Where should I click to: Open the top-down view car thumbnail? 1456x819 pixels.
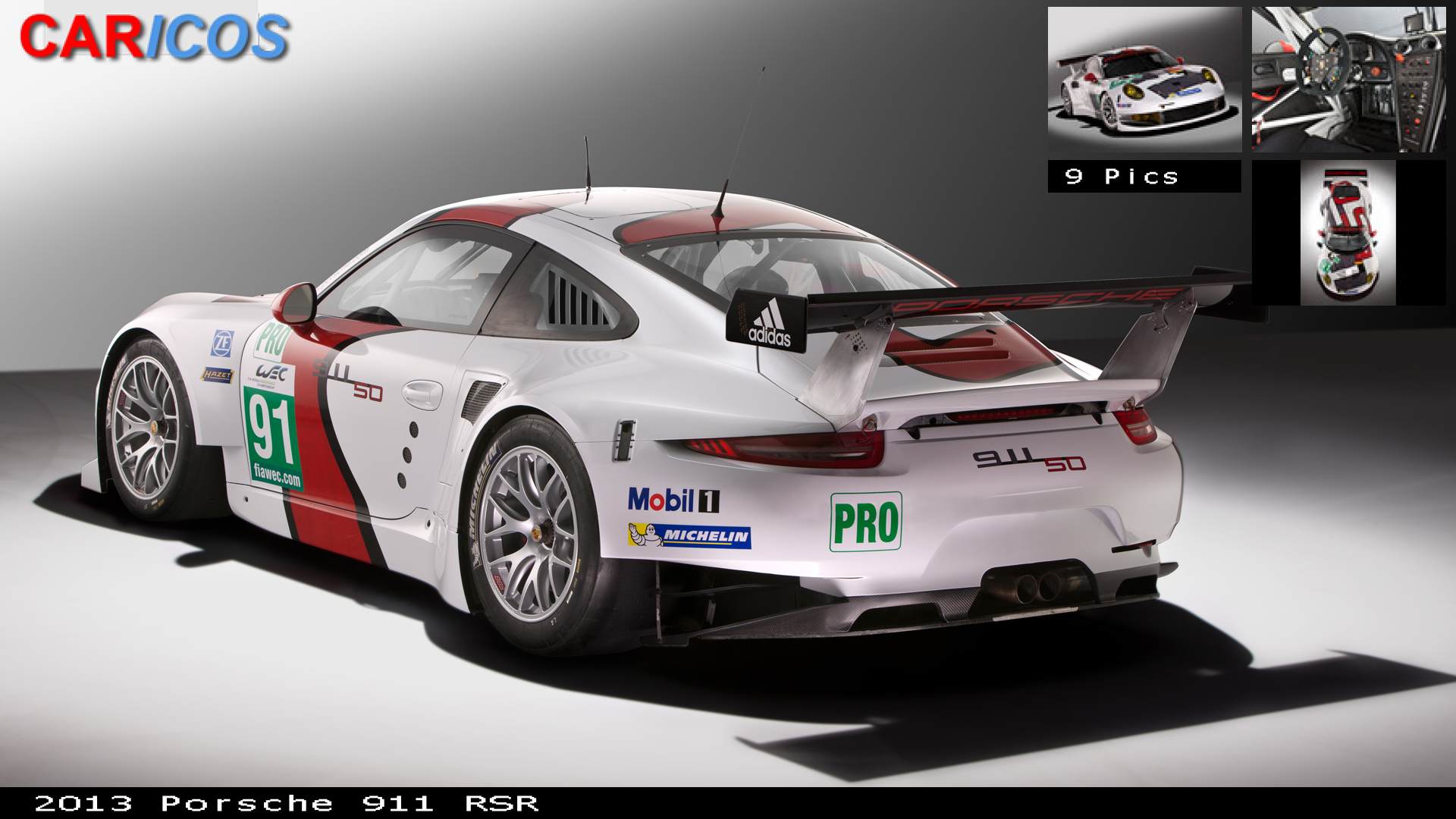click(x=1348, y=232)
